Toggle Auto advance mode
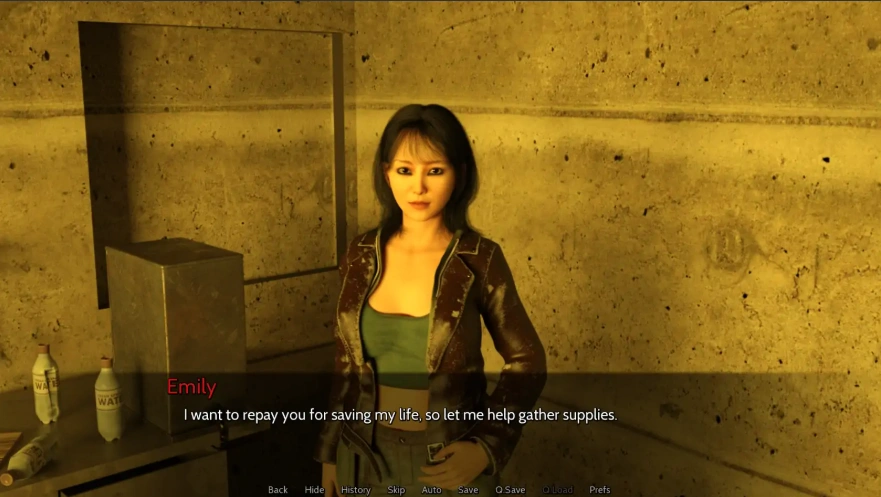Image resolution: width=881 pixels, height=497 pixels. click(431, 490)
